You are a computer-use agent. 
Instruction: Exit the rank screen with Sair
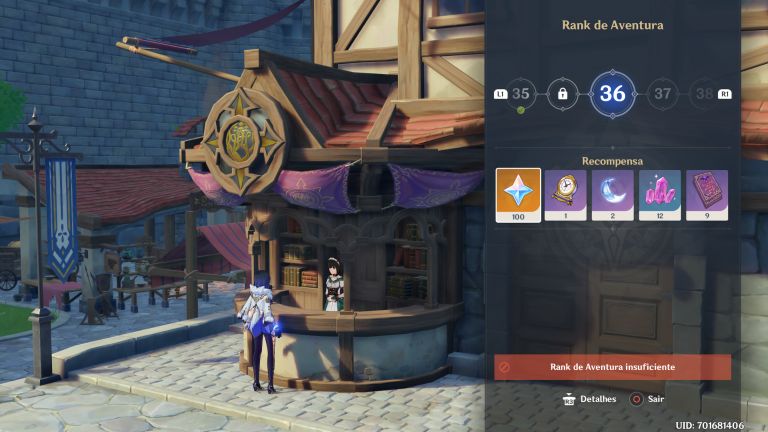(649, 399)
